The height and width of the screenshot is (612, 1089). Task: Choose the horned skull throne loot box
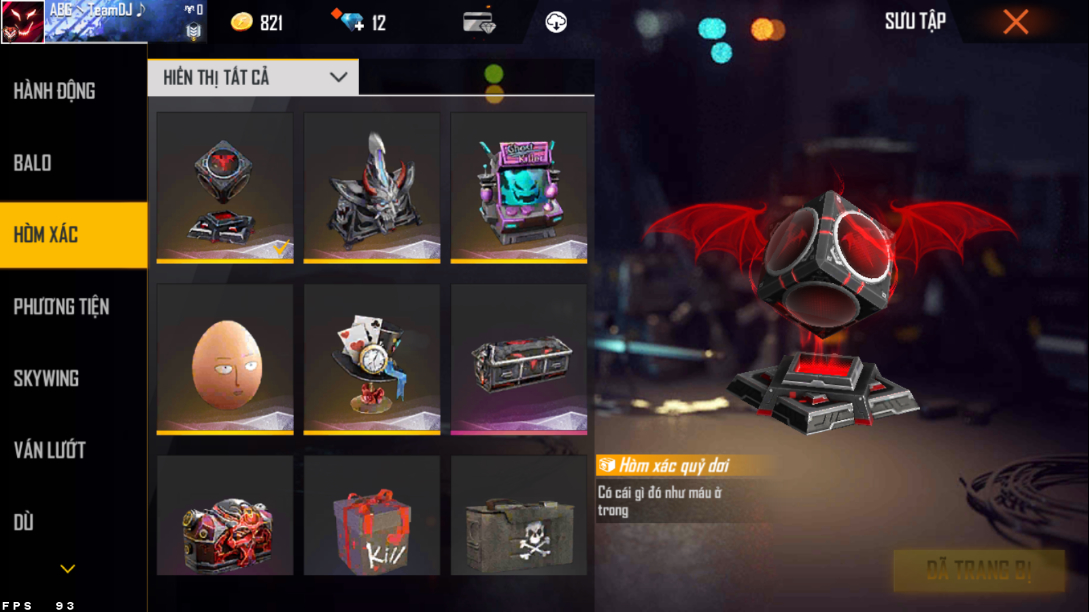coord(371,187)
